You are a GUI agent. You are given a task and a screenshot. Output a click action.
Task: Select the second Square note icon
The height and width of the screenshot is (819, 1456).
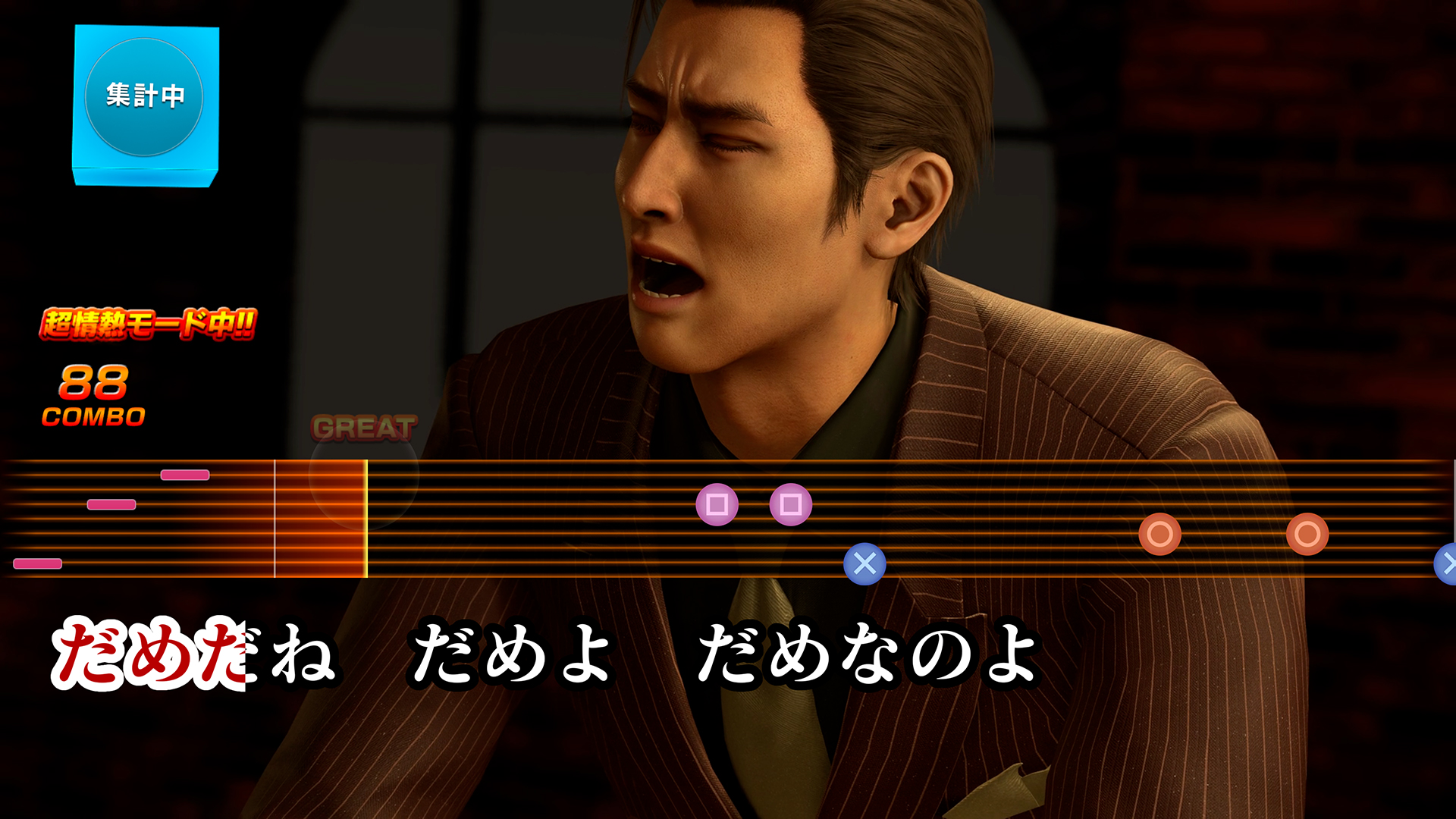tap(791, 505)
